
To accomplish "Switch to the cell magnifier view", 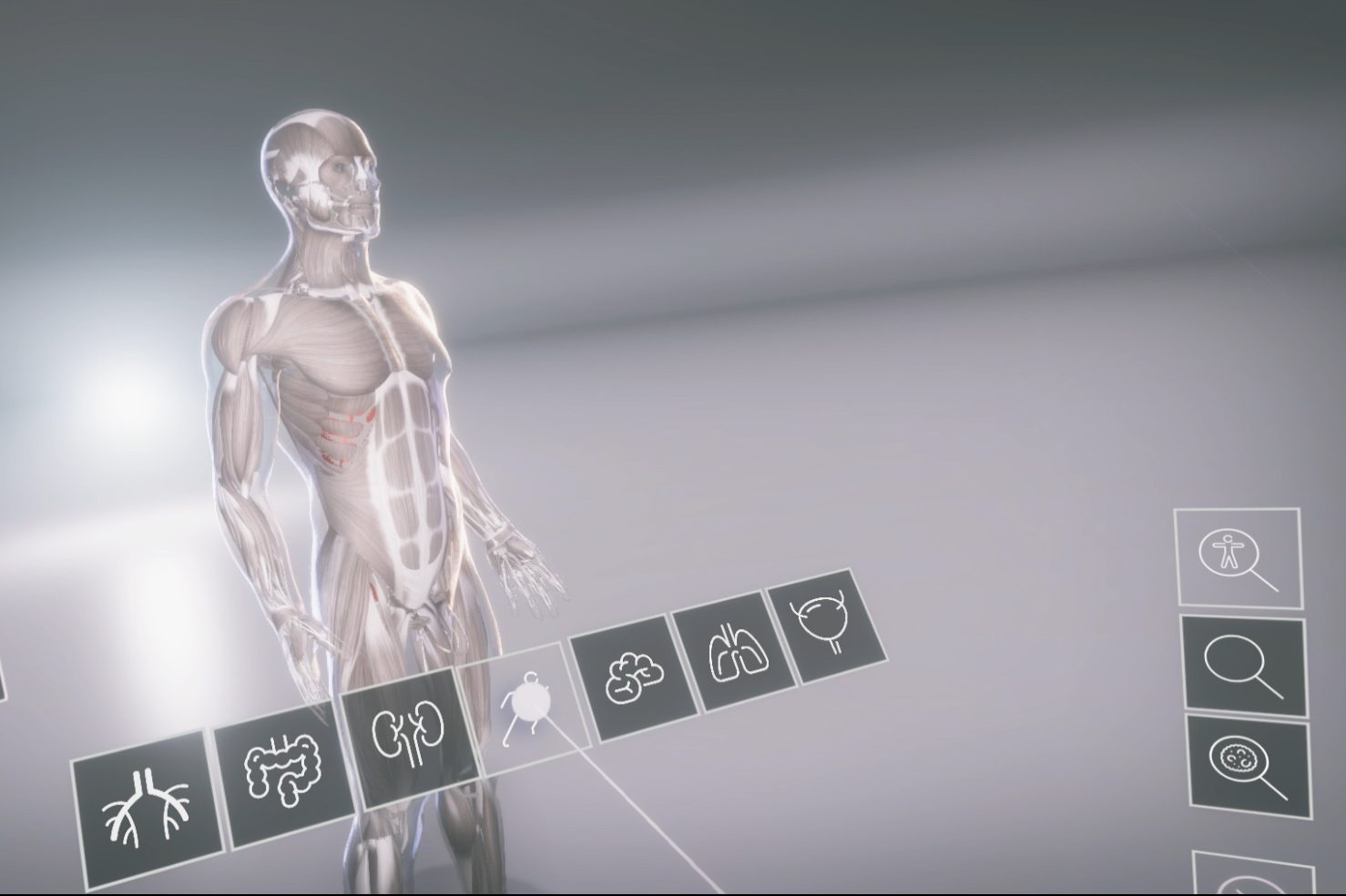I will click(x=1249, y=765).
